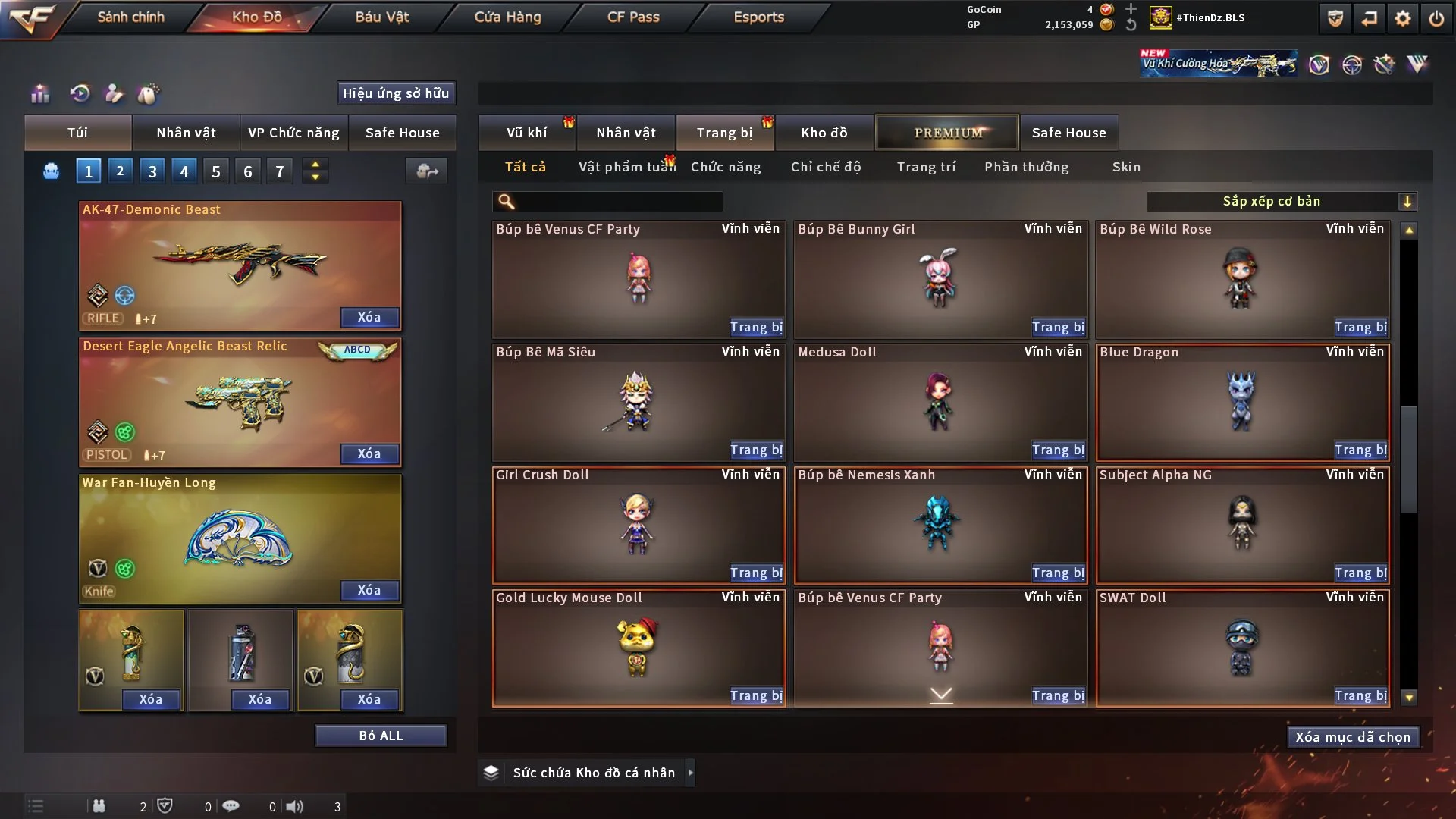Choose bag slot number 3
This screenshot has width=1456, height=819.
tap(152, 171)
